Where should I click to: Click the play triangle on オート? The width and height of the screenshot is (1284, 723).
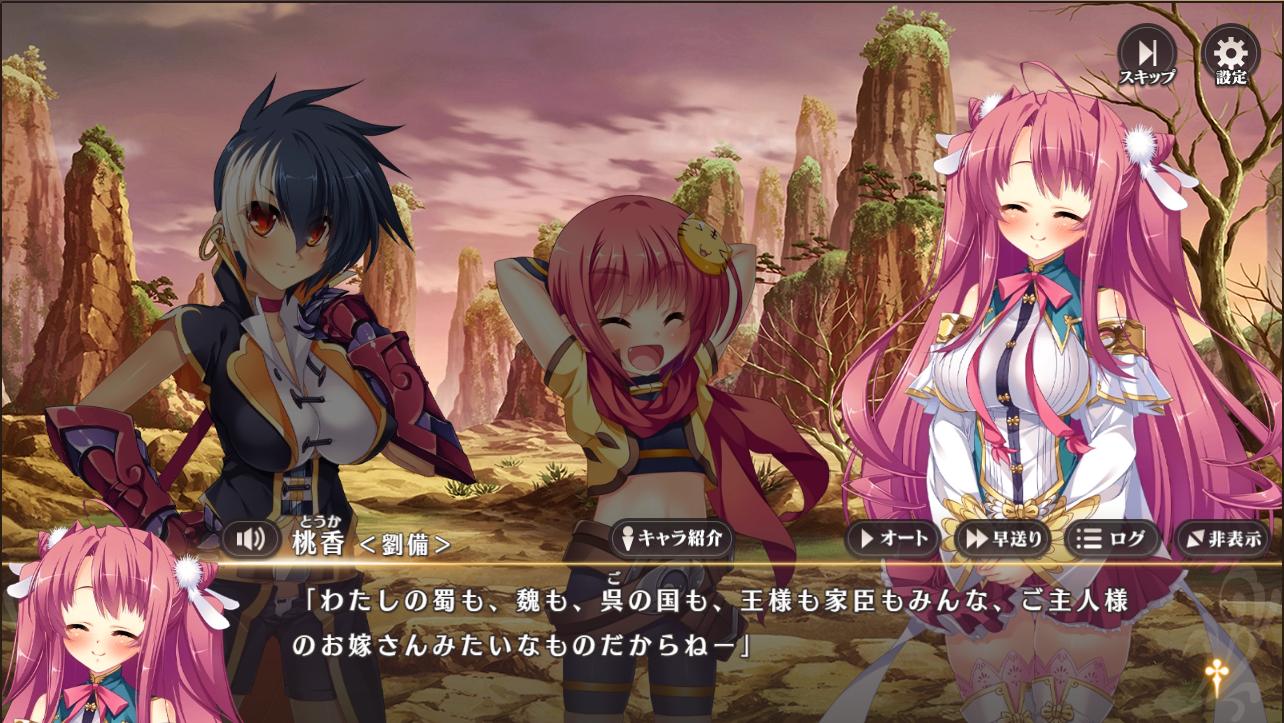(x=866, y=540)
